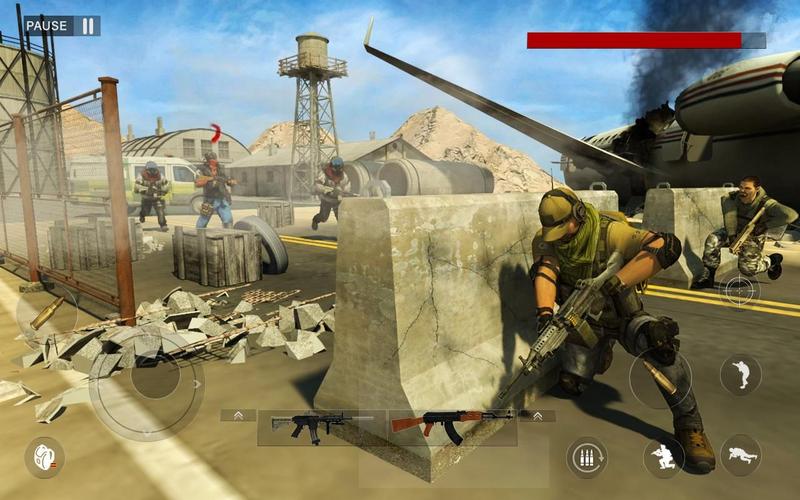
Task: Activate the crouching soldier stance button
Action: [663, 457]
